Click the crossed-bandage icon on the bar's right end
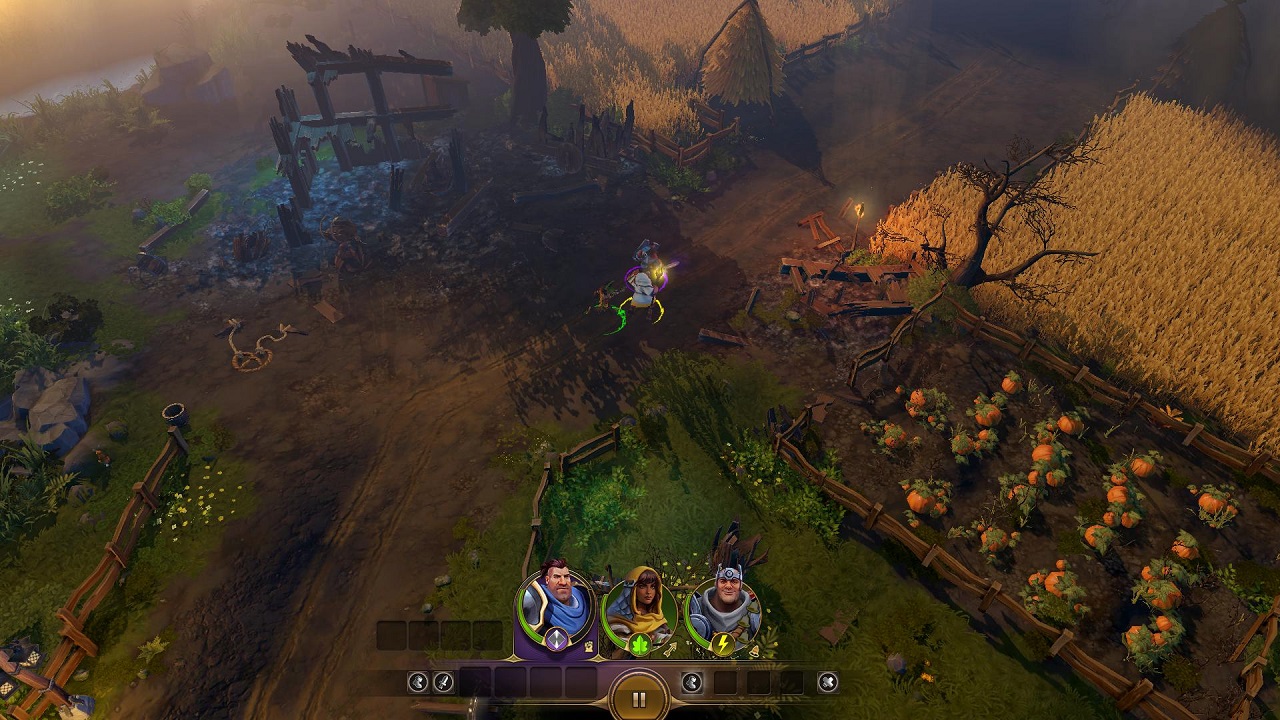The image size is (1280, 720). [x=827, y=683]
